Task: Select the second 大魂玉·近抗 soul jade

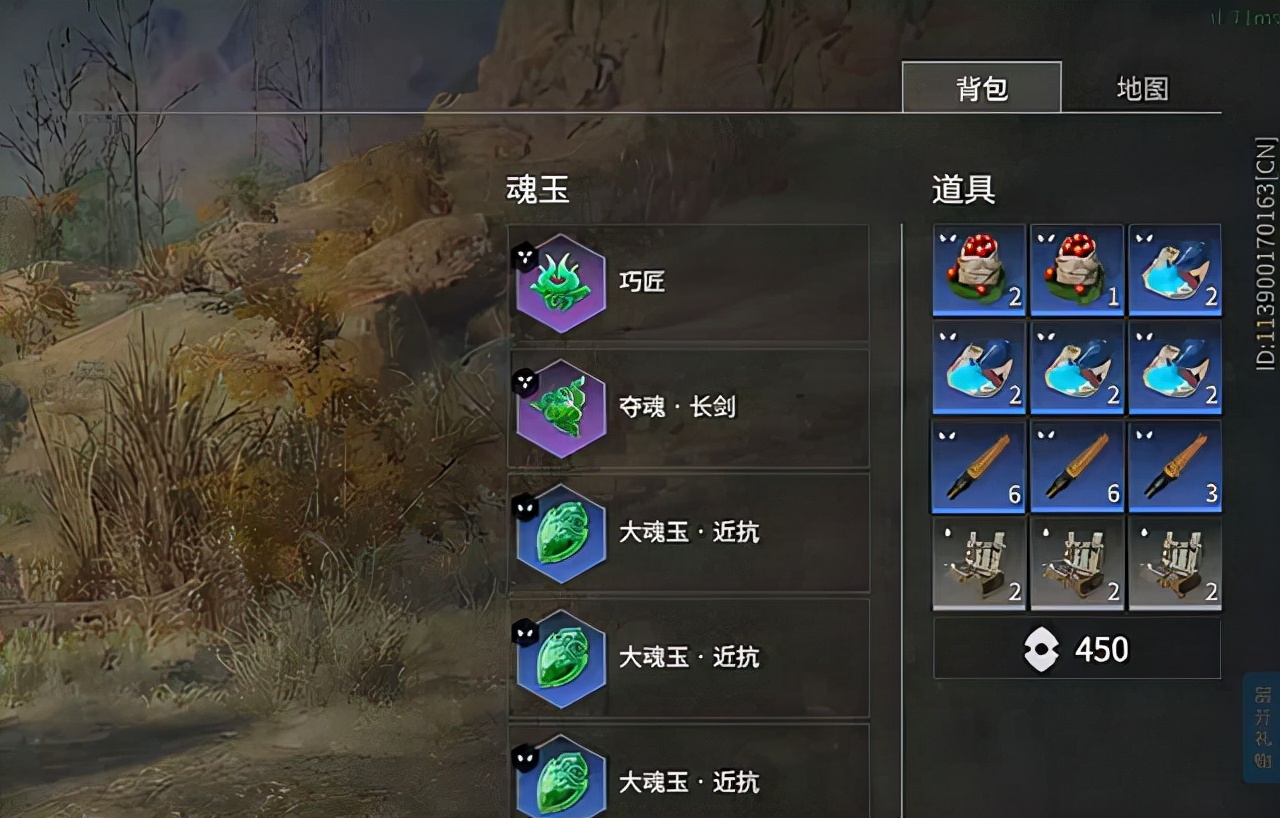Action: (560, 658)
